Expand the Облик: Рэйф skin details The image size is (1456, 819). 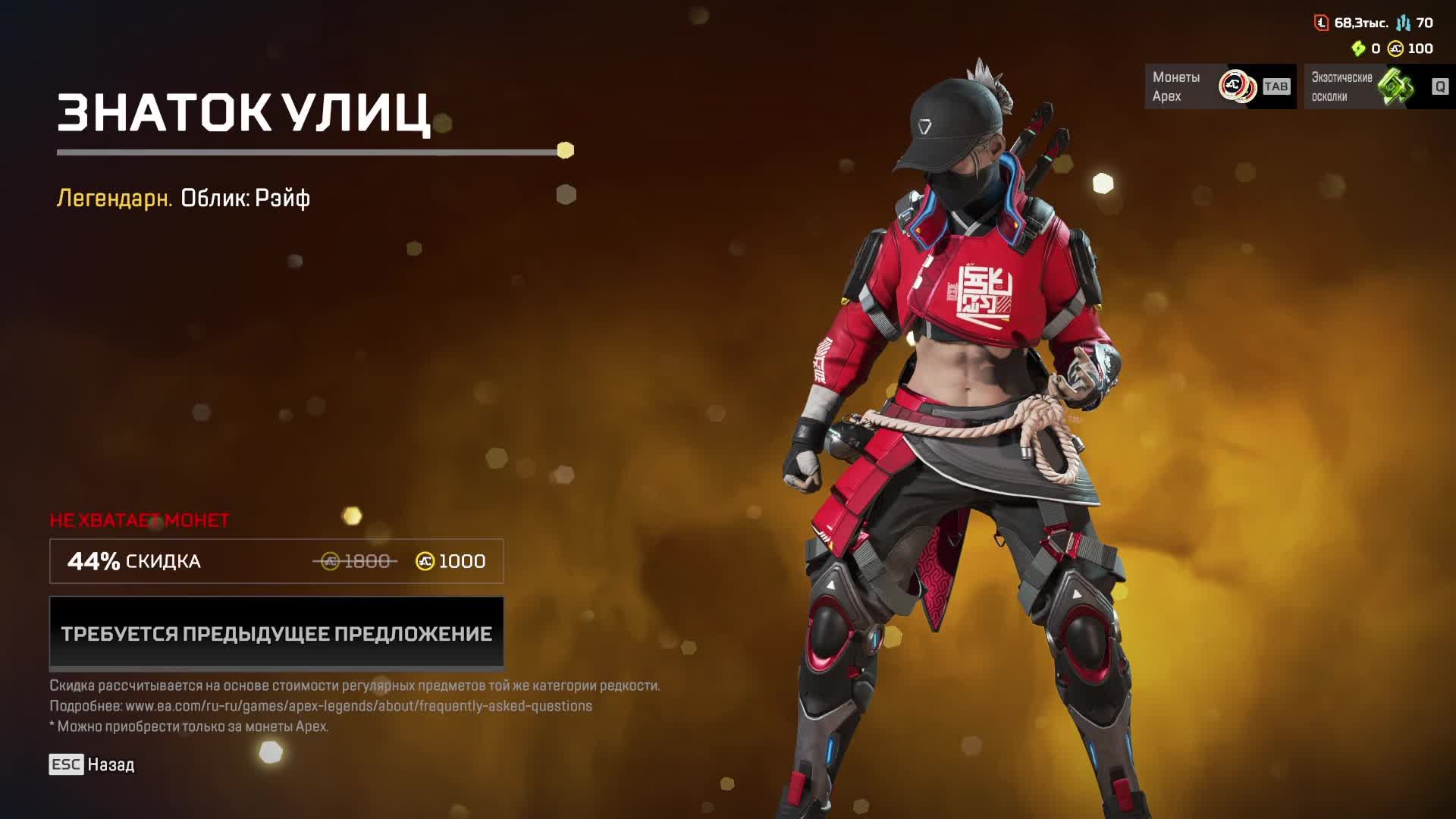(244, 199)
